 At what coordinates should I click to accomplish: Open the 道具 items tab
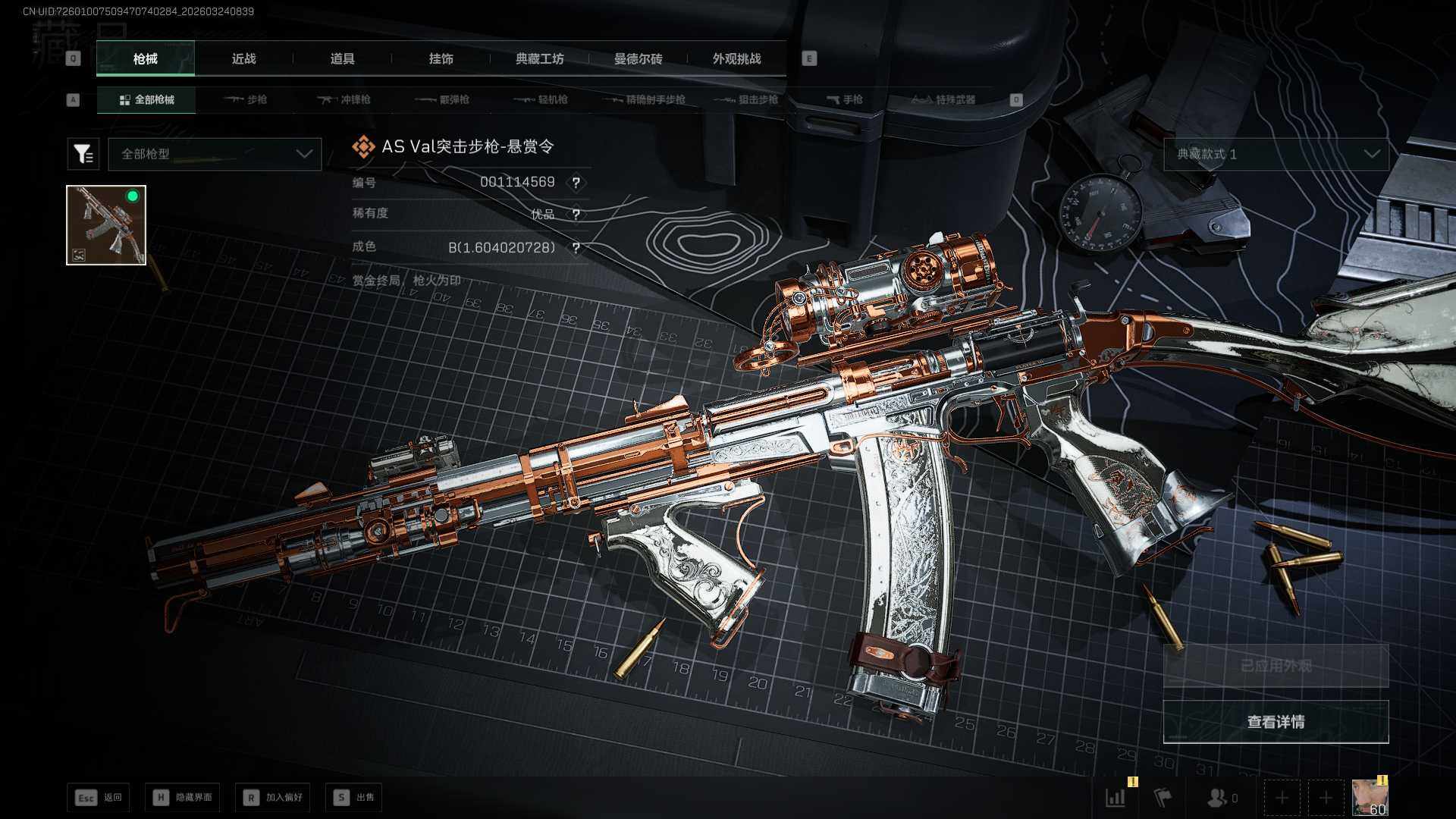[342, 58]
